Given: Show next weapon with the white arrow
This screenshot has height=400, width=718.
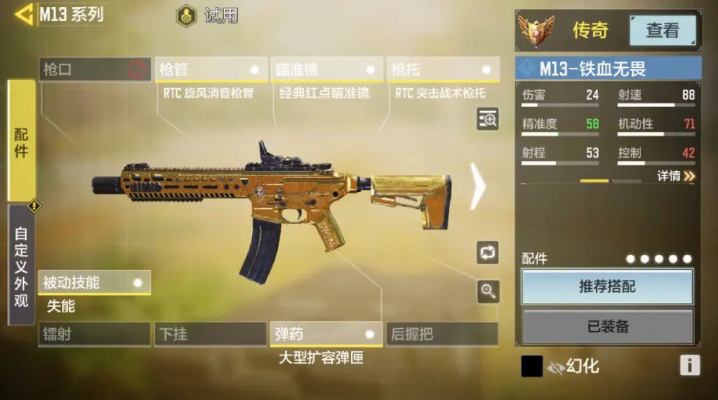Looking at the screenshot, I should coord(478,184).
